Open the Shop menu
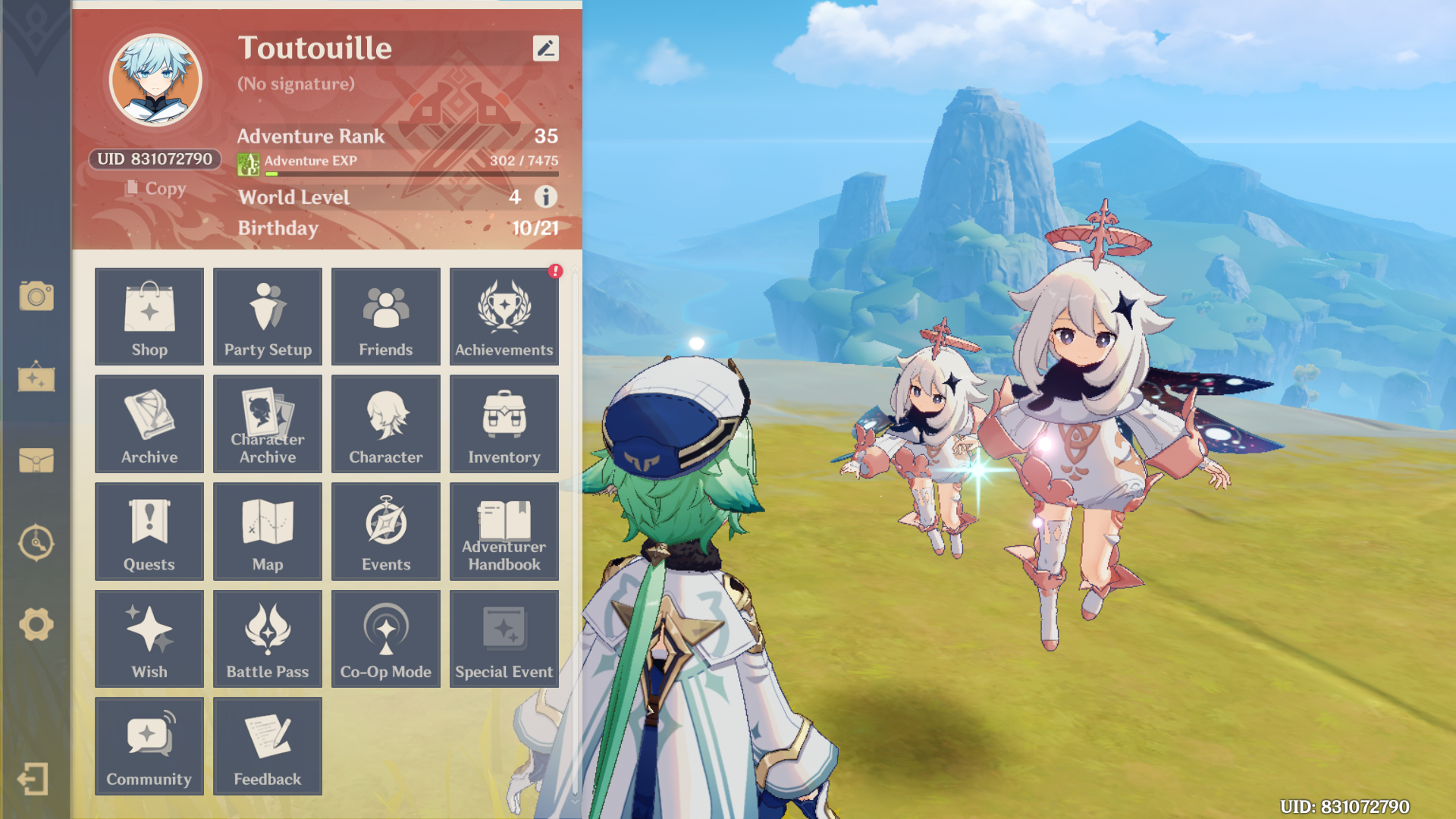Image resolution: width=1456 pixels, height=819 pixels. point(149,316)
